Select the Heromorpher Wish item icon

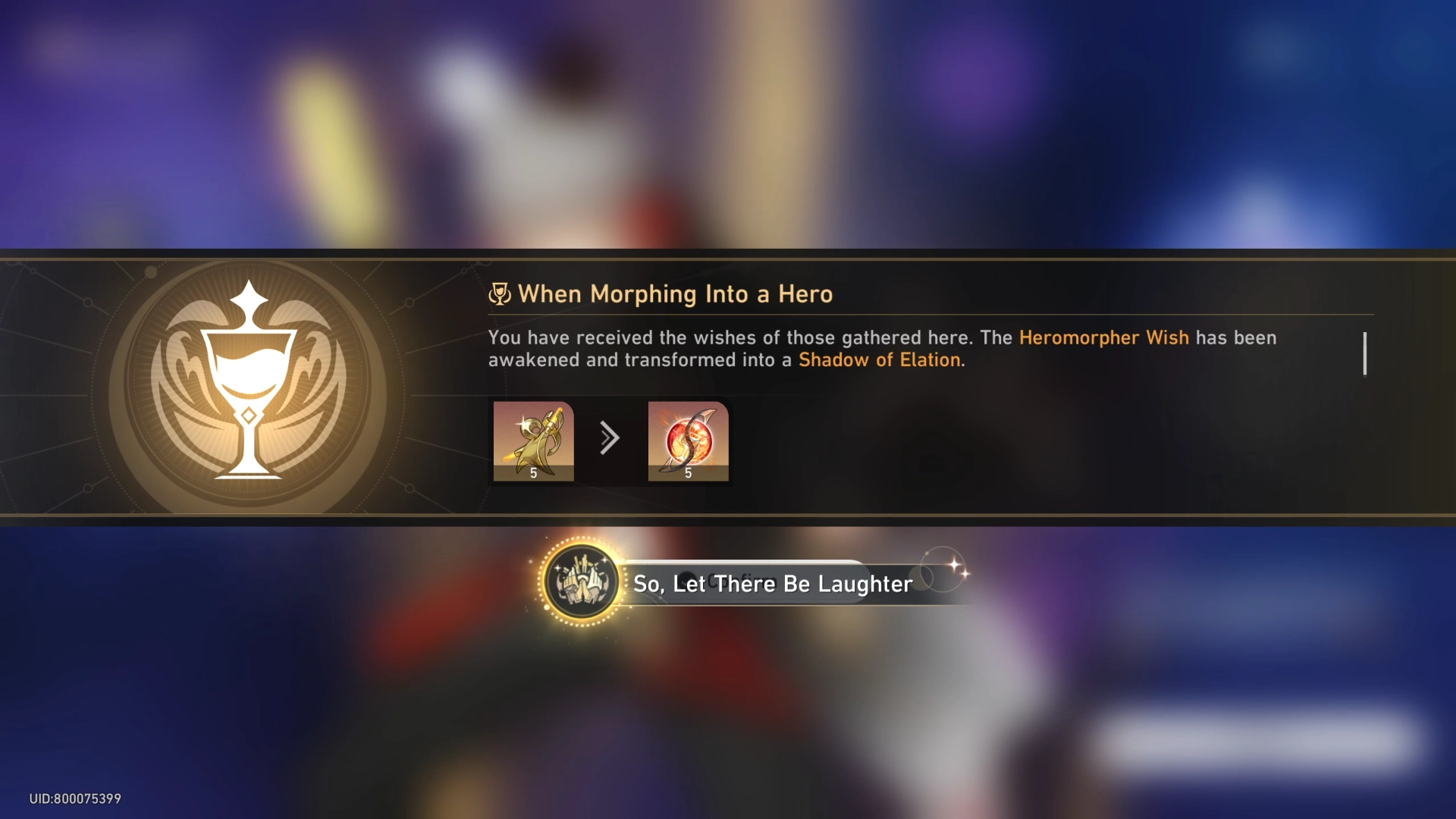[x=534, y=441]
